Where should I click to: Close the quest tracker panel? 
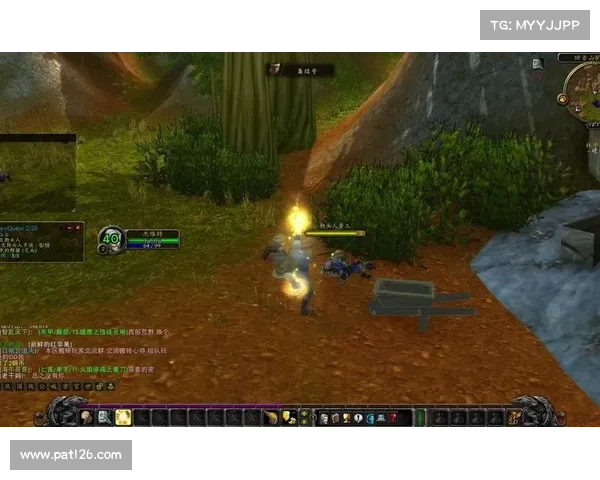point(79,226)
